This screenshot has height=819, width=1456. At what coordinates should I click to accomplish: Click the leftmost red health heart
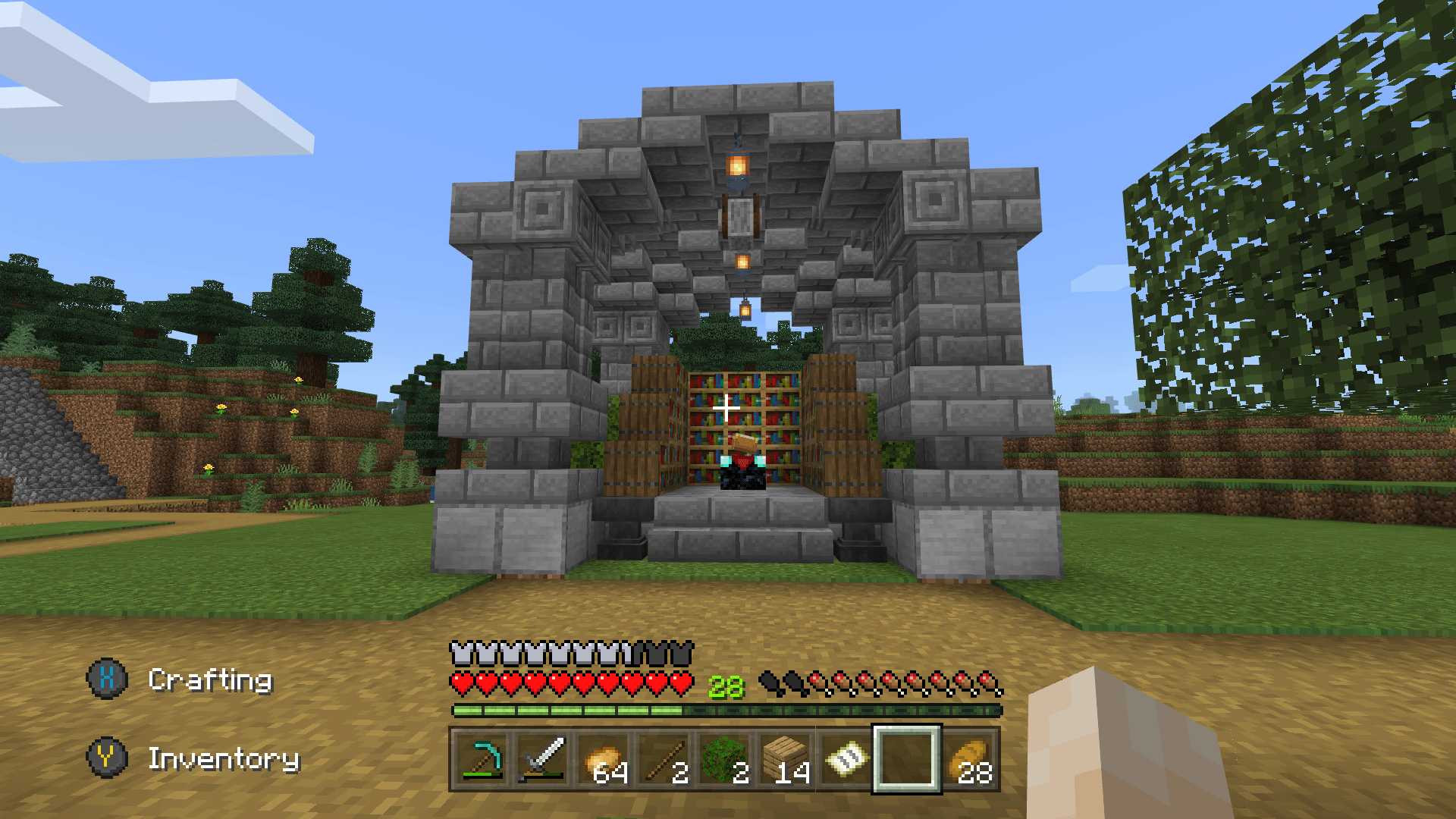(461, 682)
